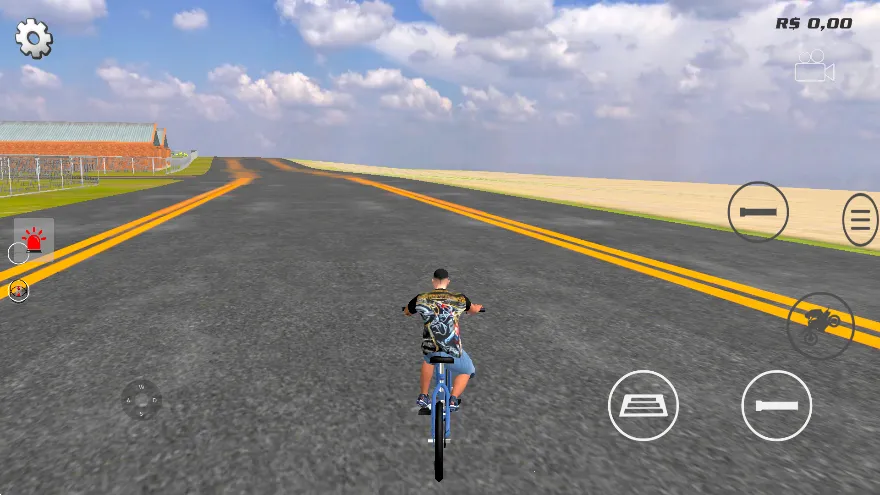
Task: Tap the steering wheel control icon
Action: [19, 290]
